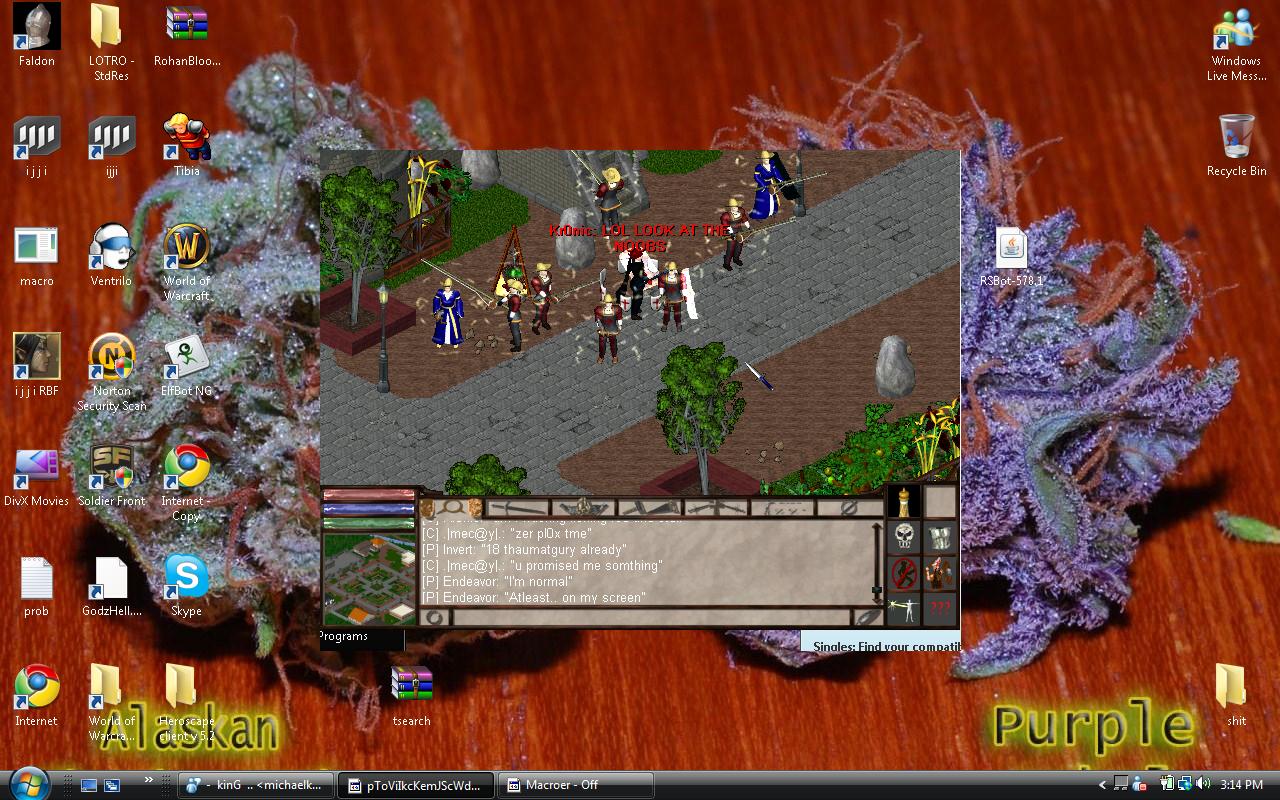1280x800 pixels.
Task: Open the red ??? slot in the game sidebar
Action: click(x=940, y=608)
